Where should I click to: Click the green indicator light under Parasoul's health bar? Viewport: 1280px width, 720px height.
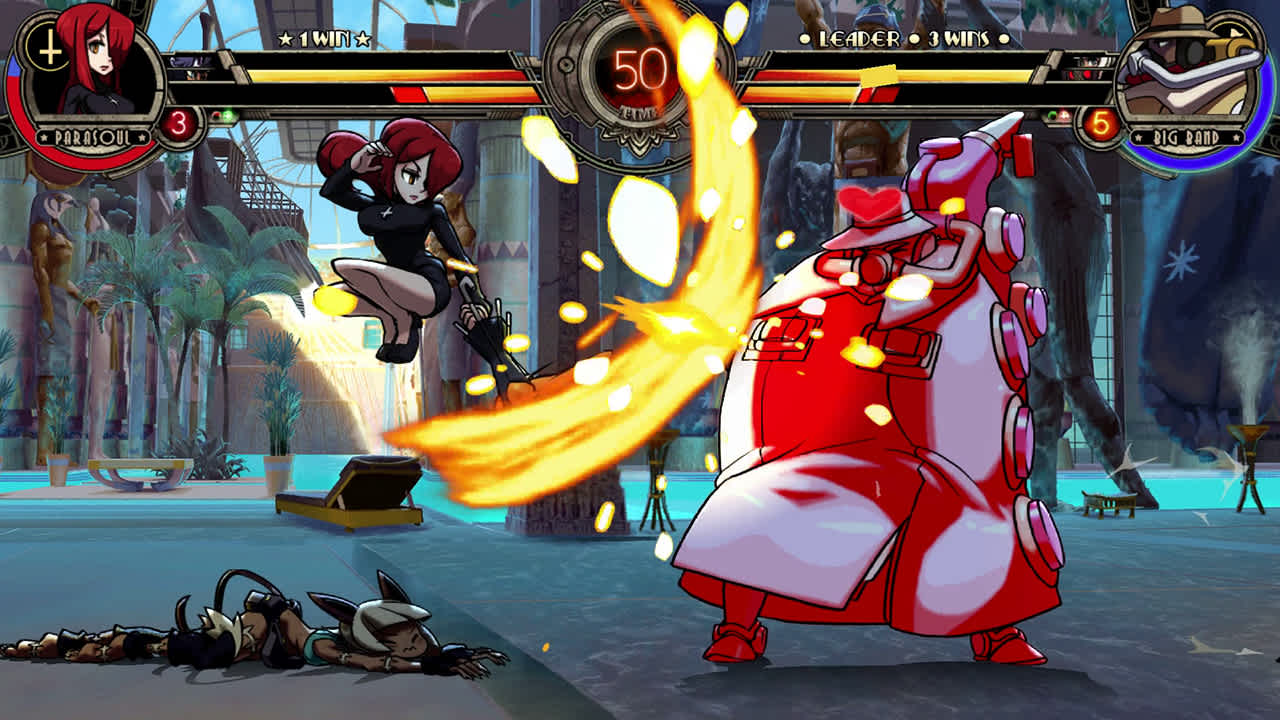point(228,114)
